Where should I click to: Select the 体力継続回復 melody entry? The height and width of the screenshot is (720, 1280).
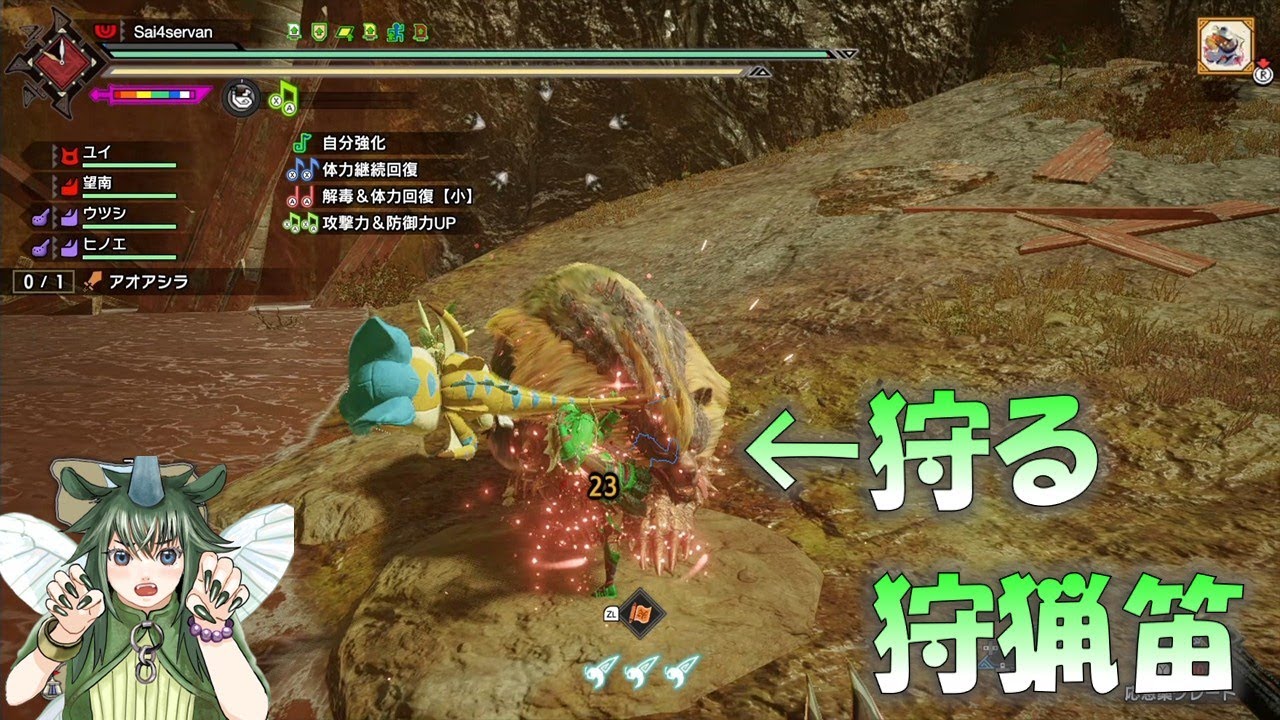pyautogui.click(x=369, y=170)
